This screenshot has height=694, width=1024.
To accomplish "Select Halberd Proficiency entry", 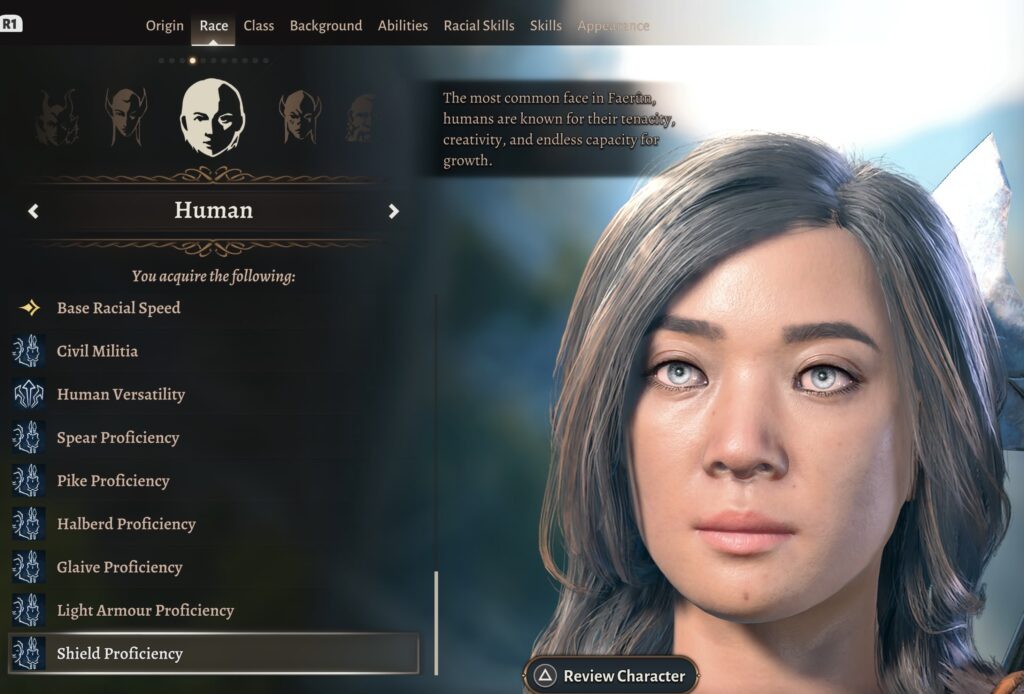I will coord(126,523).
